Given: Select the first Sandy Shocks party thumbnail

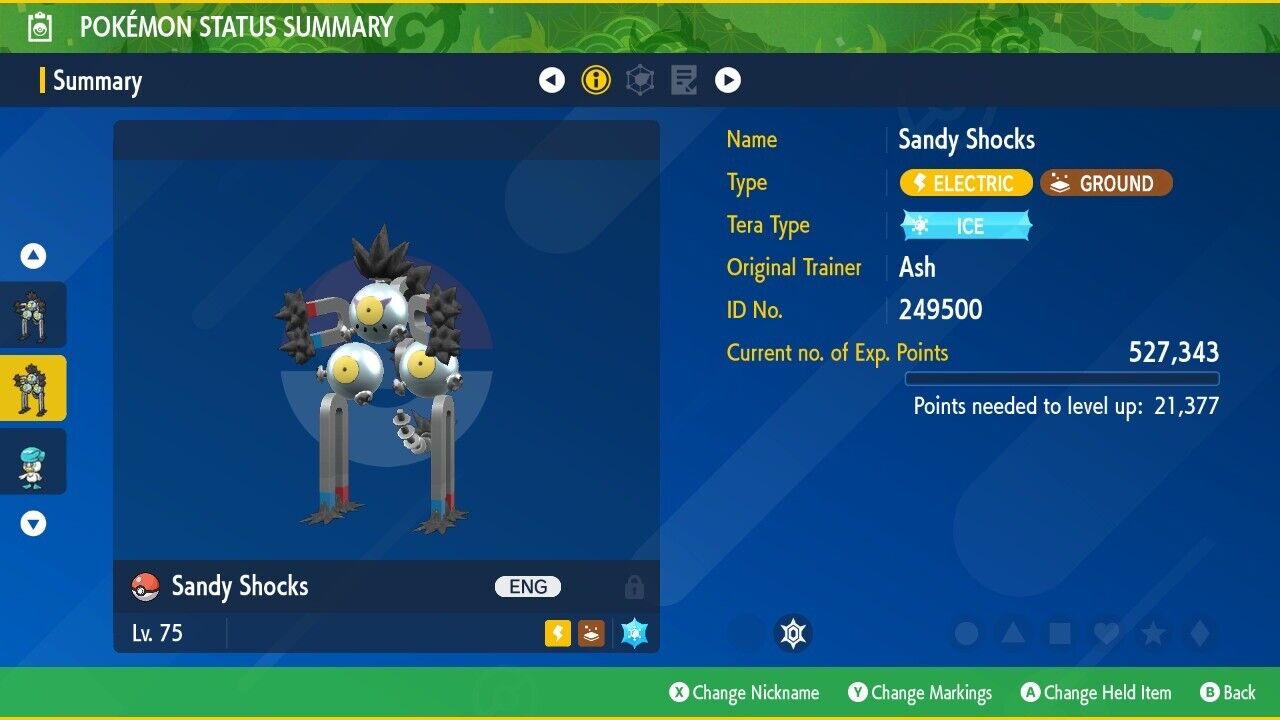Looking at the screenshot, I should 33,314.
